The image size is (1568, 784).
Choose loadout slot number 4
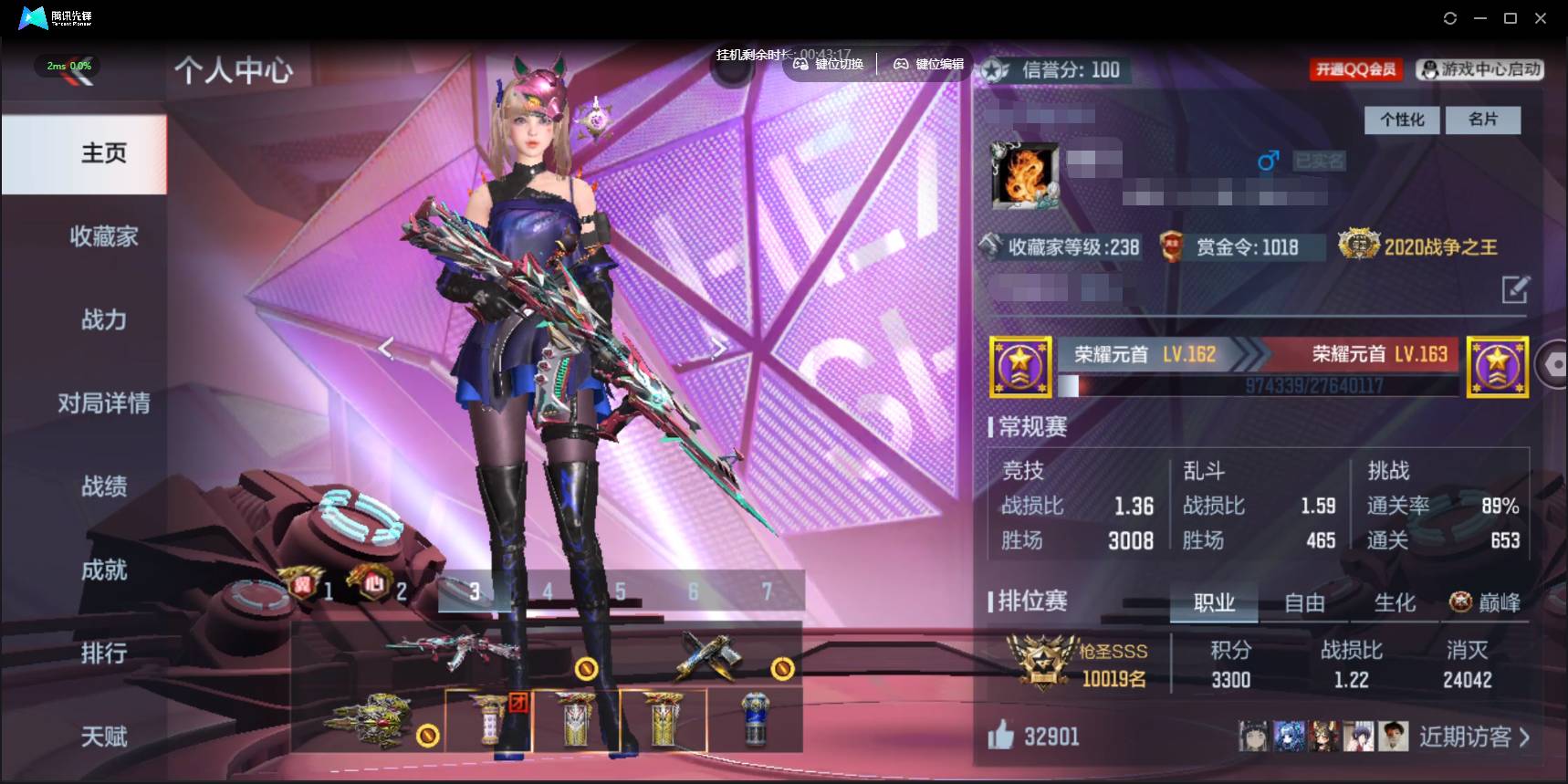click(x=548, y=591)
